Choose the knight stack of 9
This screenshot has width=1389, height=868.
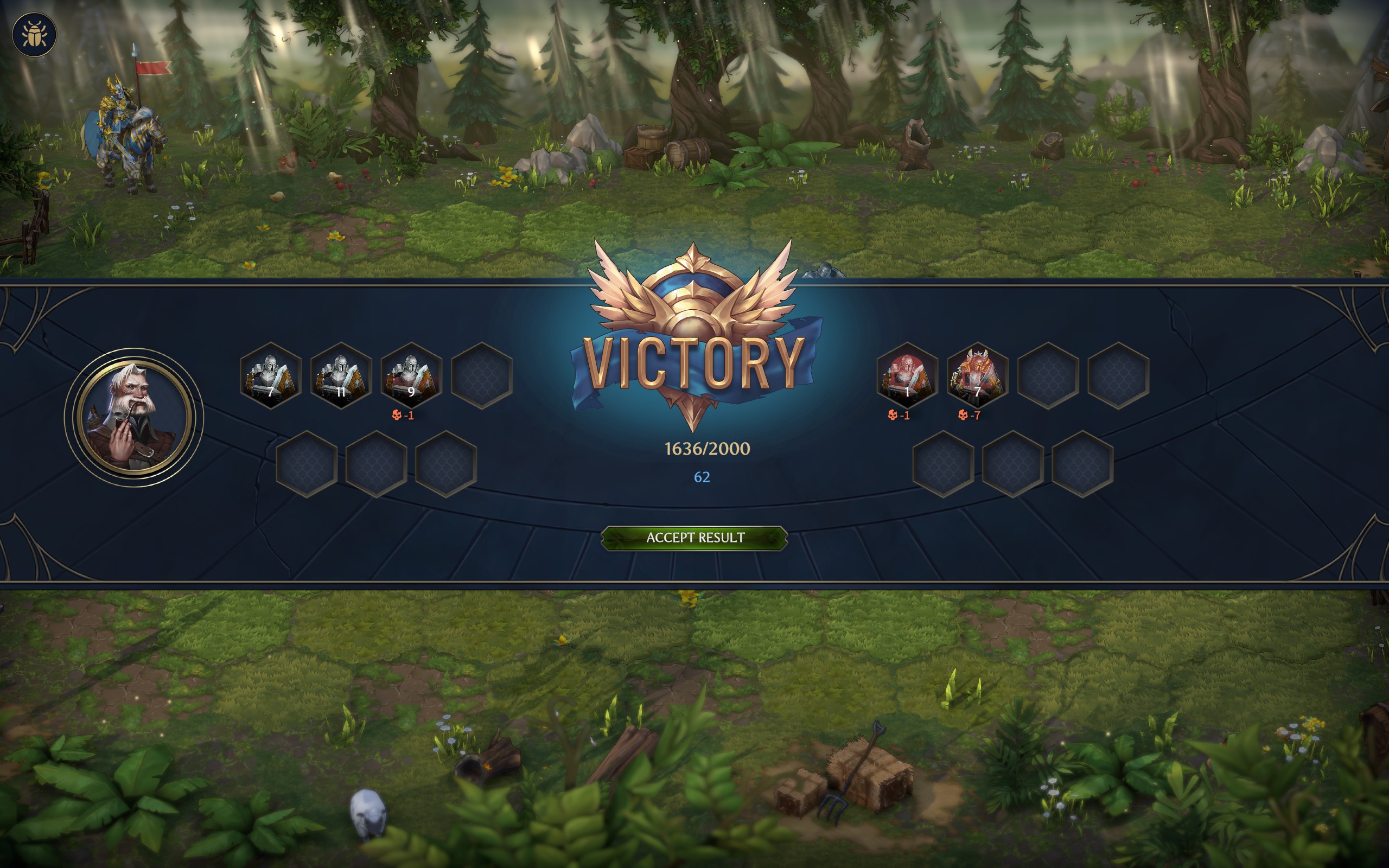click(411, 376)
